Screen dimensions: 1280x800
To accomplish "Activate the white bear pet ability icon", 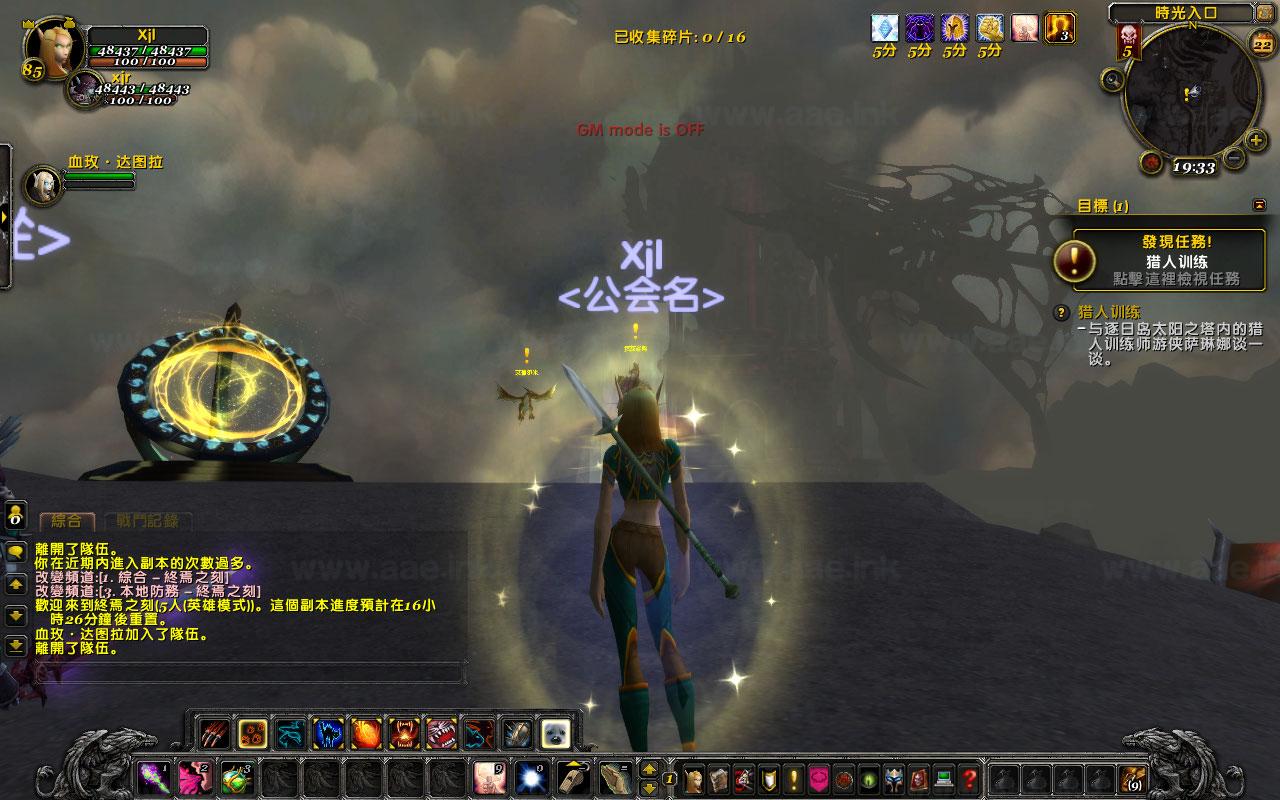I will tap(555, 734).
